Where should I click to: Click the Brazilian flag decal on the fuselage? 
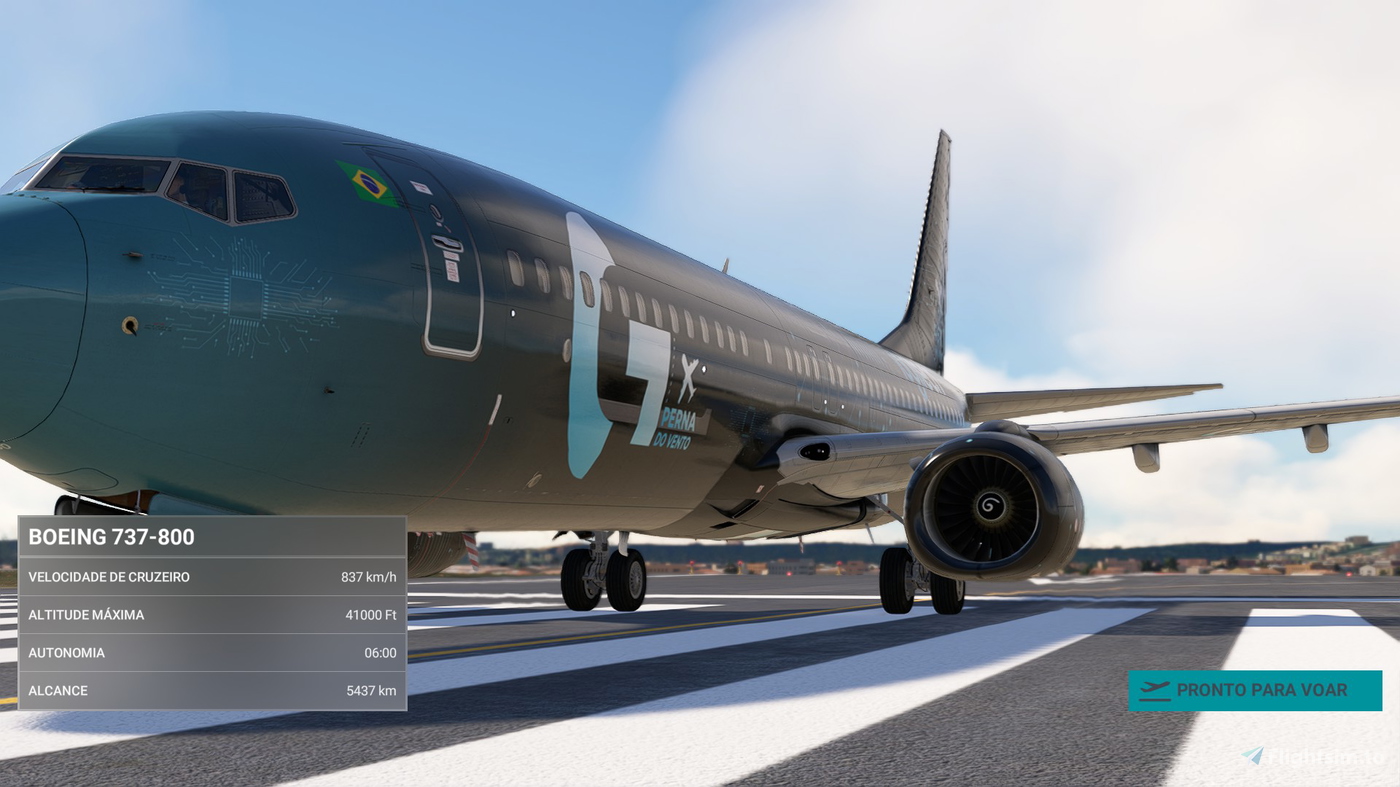[367, 184]
